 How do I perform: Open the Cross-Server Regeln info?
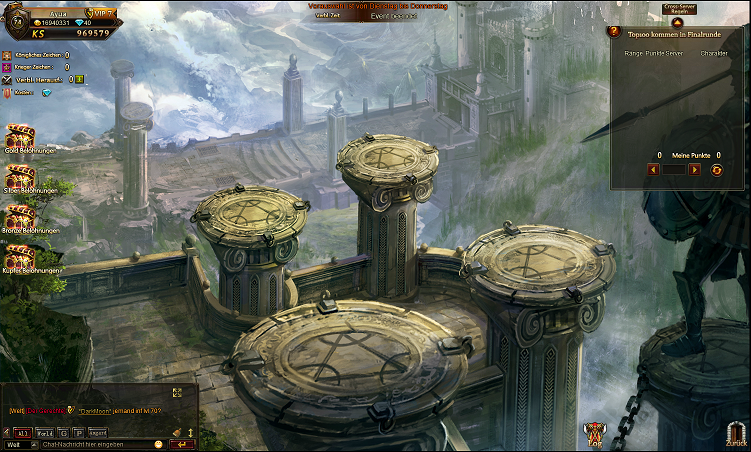click(x=677, y=8)
